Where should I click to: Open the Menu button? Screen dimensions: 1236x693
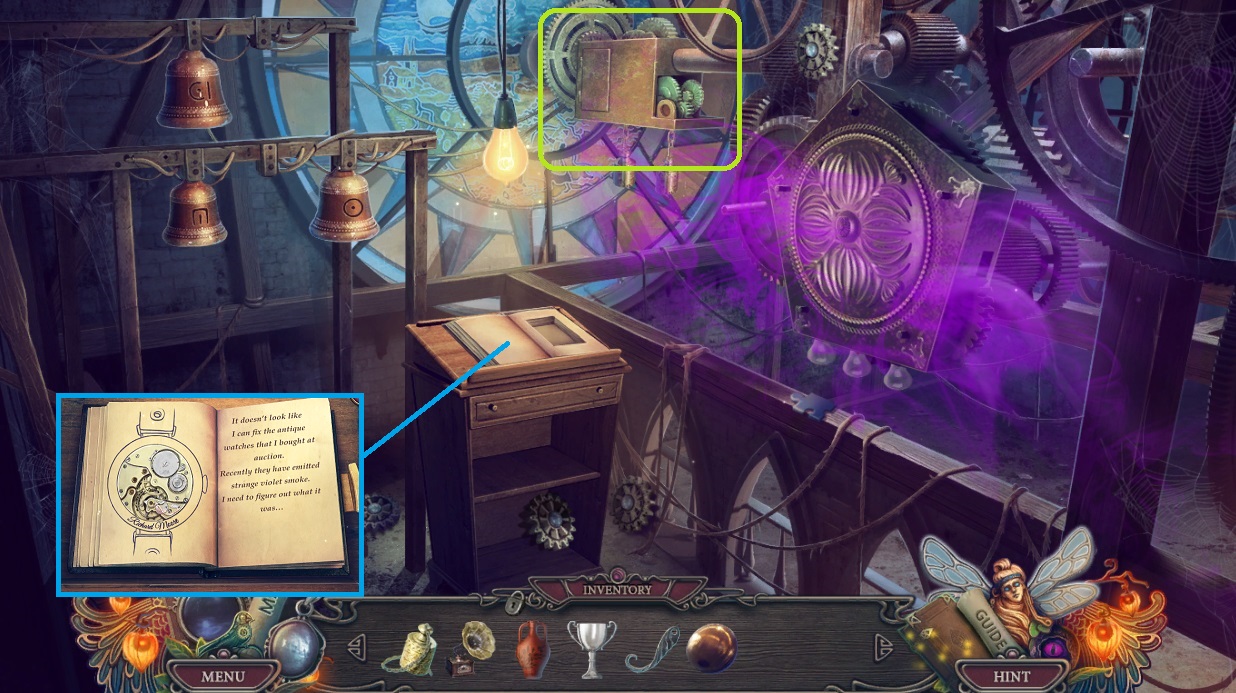(222, 676)
